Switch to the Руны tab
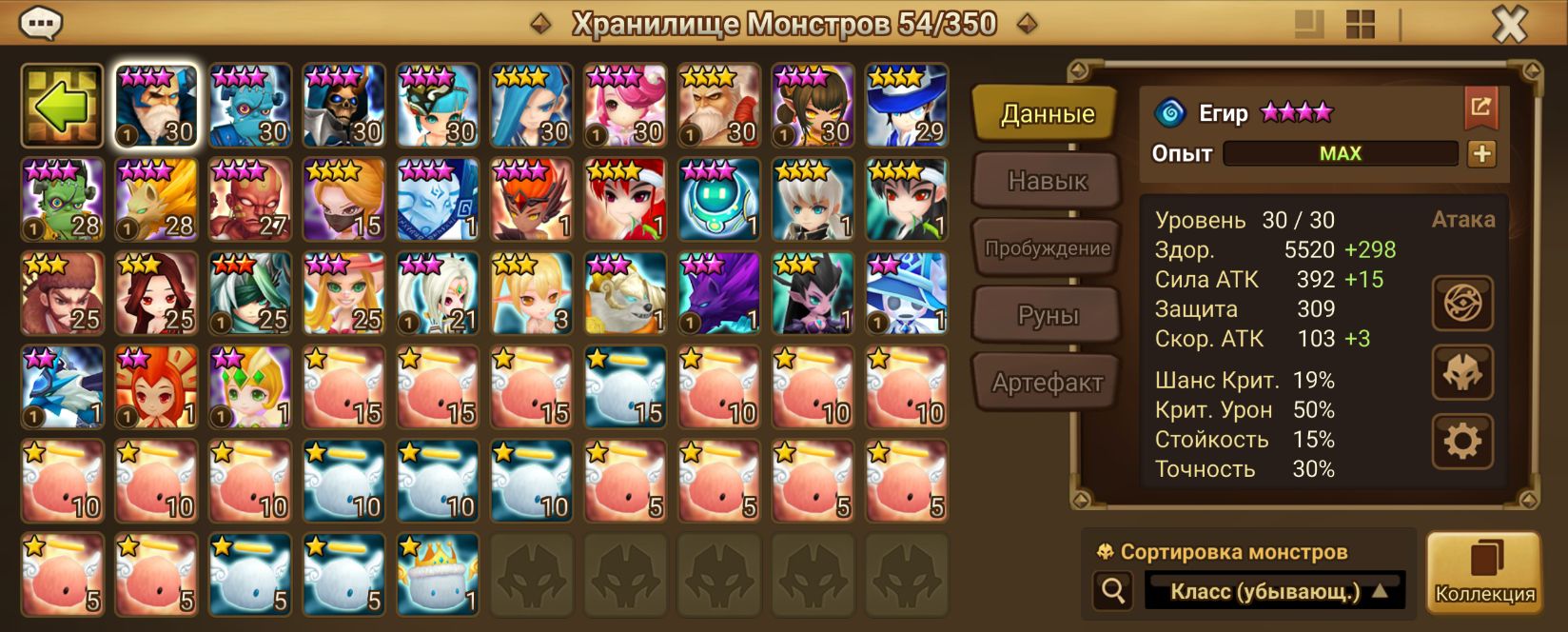1568x632 pixels. pyautogui.click(x=1047, y=315)
